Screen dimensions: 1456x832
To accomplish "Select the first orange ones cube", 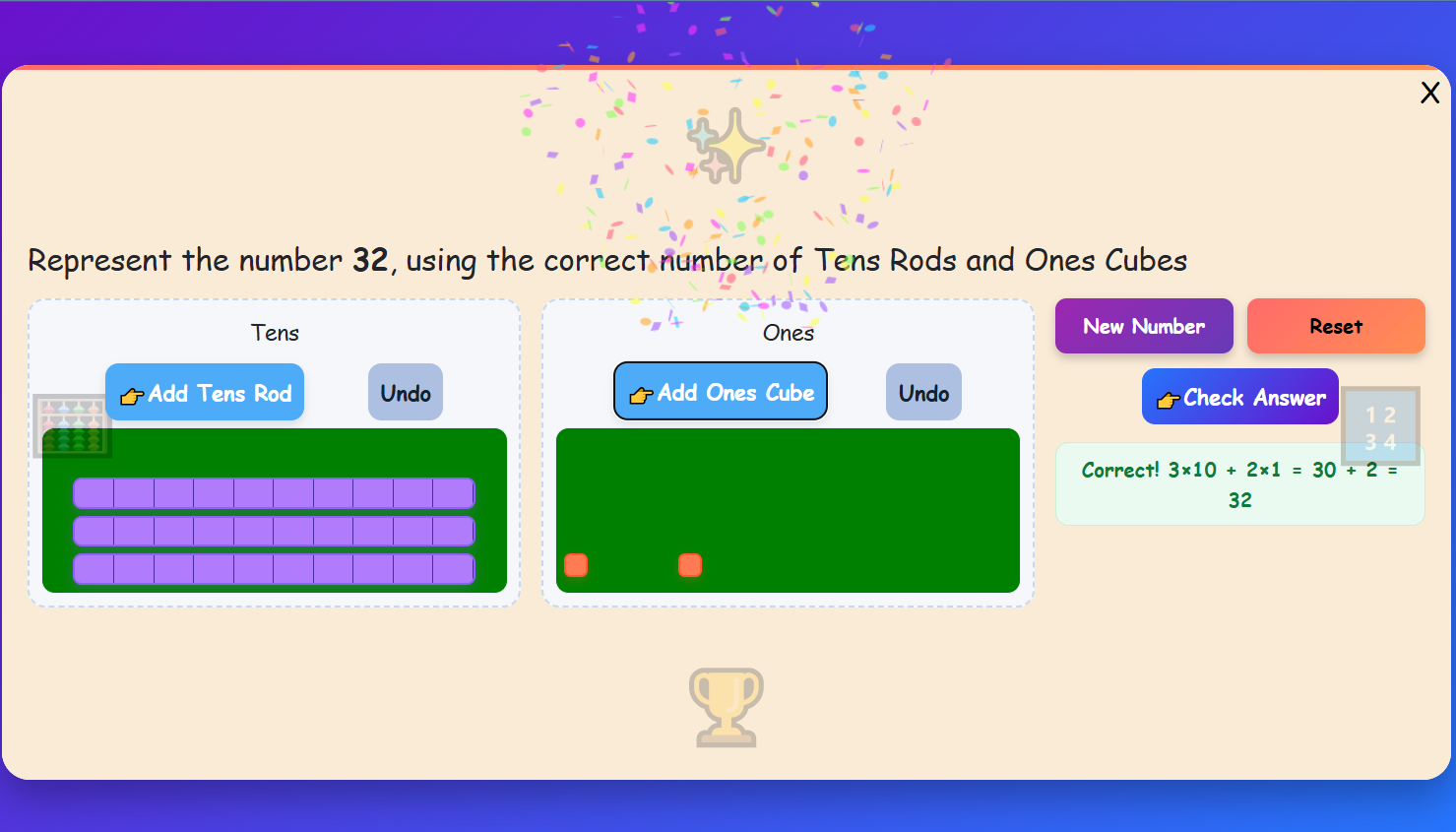I will 576,565.
